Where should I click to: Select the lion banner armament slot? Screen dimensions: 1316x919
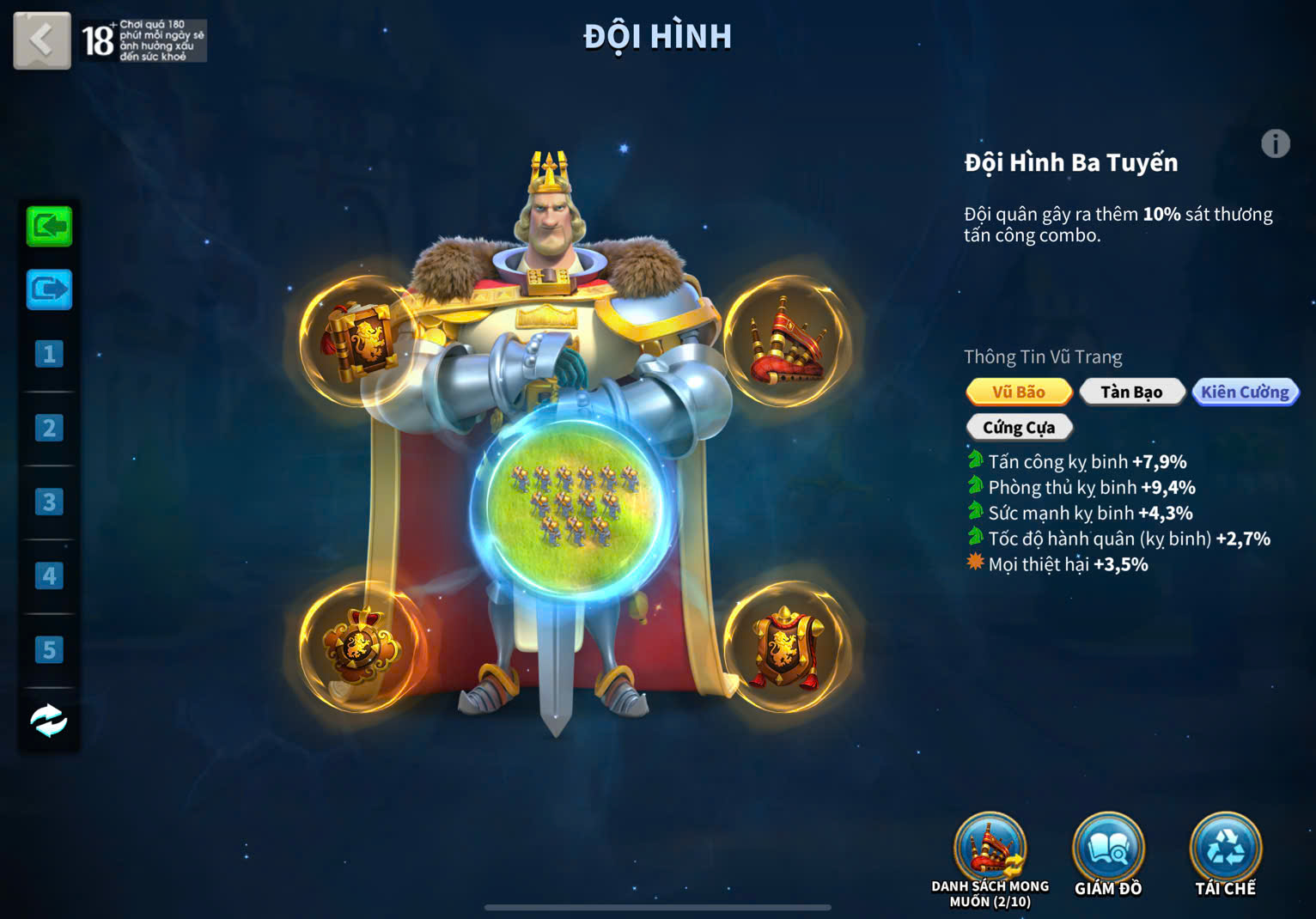click(361, 340)
